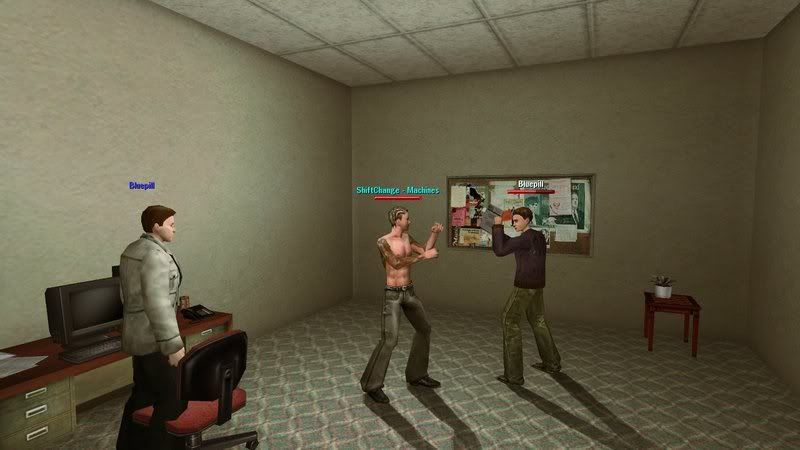Screen dimensions: 800x450
Task: Select the ShiftChange - Machines nameplate
Action: tap(397, 190)
